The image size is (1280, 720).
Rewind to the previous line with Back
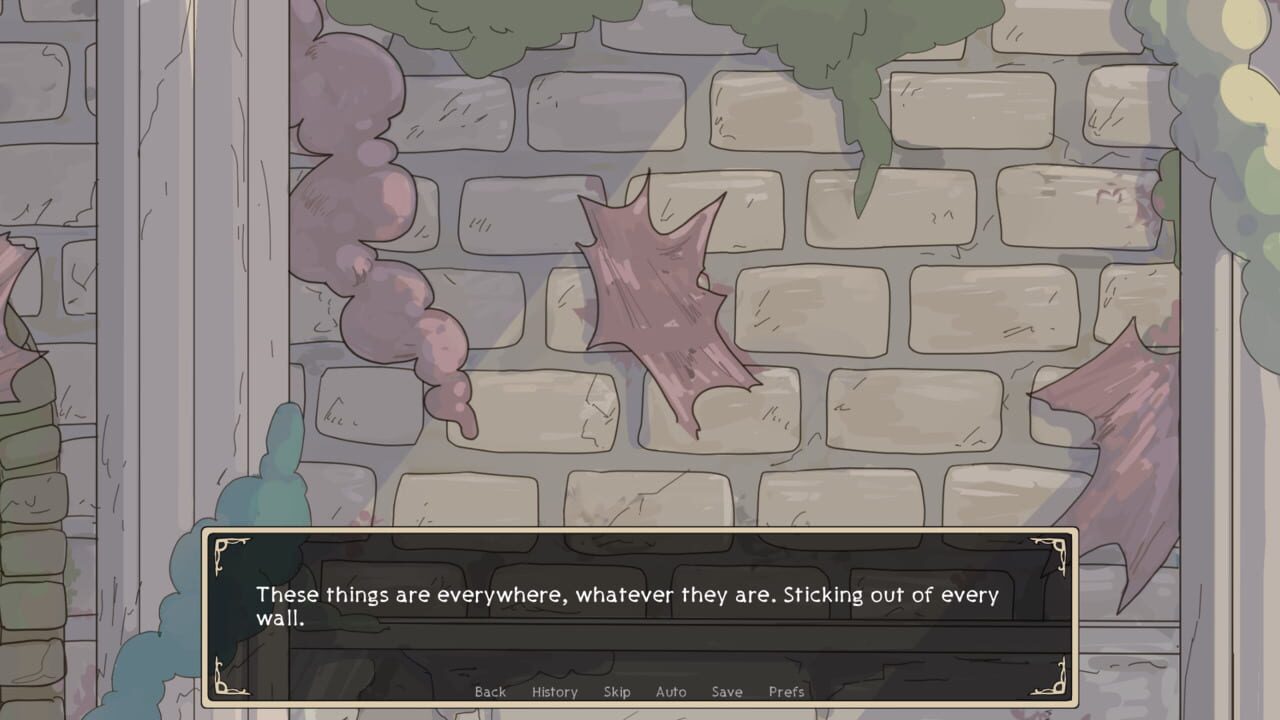click(490, 691)
